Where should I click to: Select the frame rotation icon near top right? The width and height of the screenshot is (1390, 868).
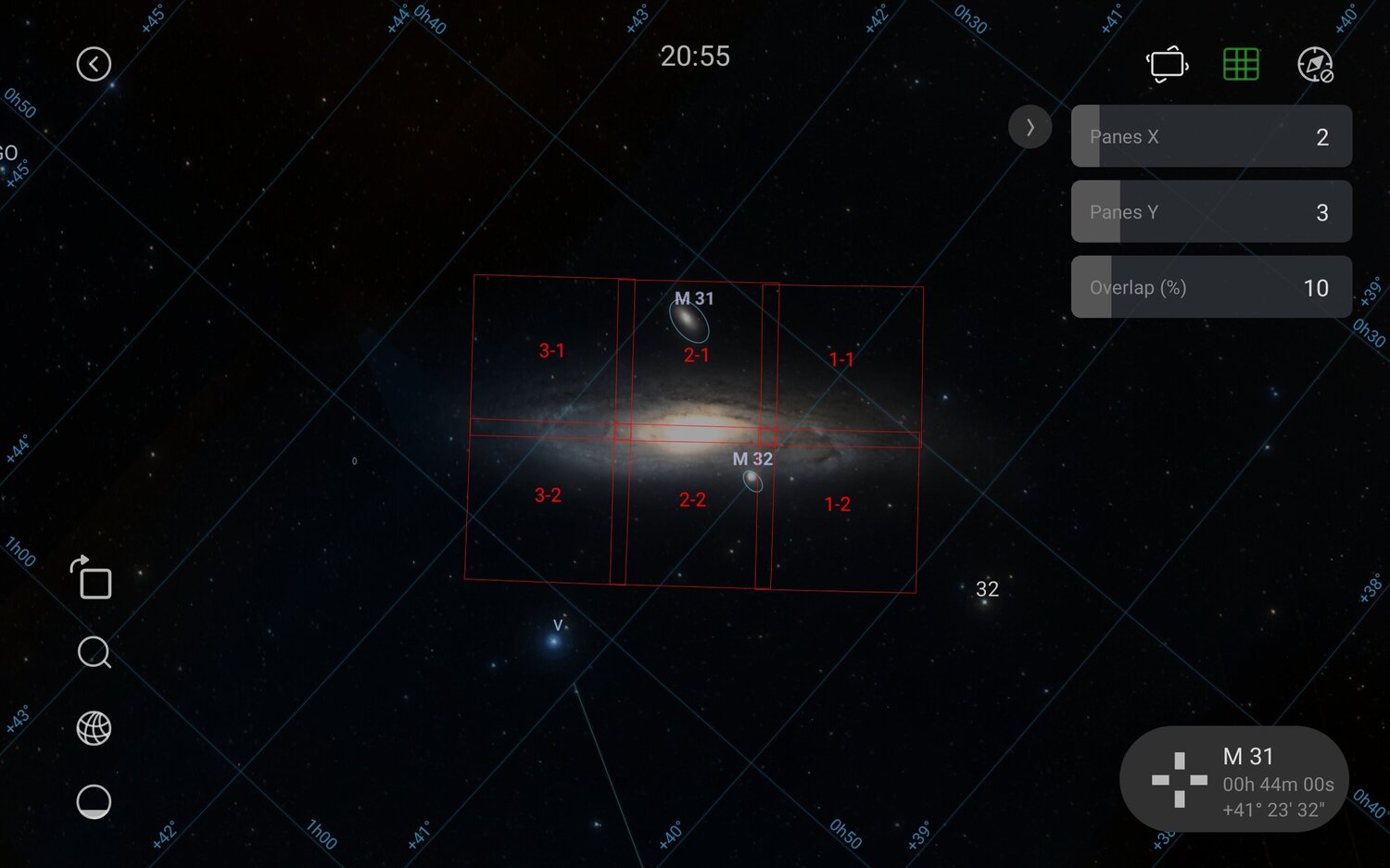pos(1167,64)
